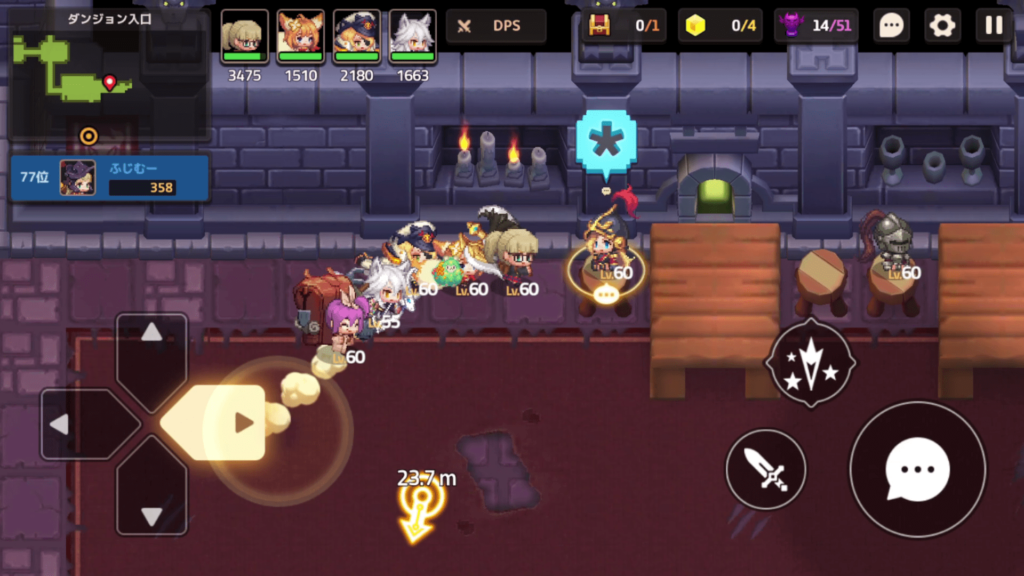Image resolution: width=1024 pixels, height=576 pixels.
Task: Activate the star chain skill button
Action: [809, 363]
